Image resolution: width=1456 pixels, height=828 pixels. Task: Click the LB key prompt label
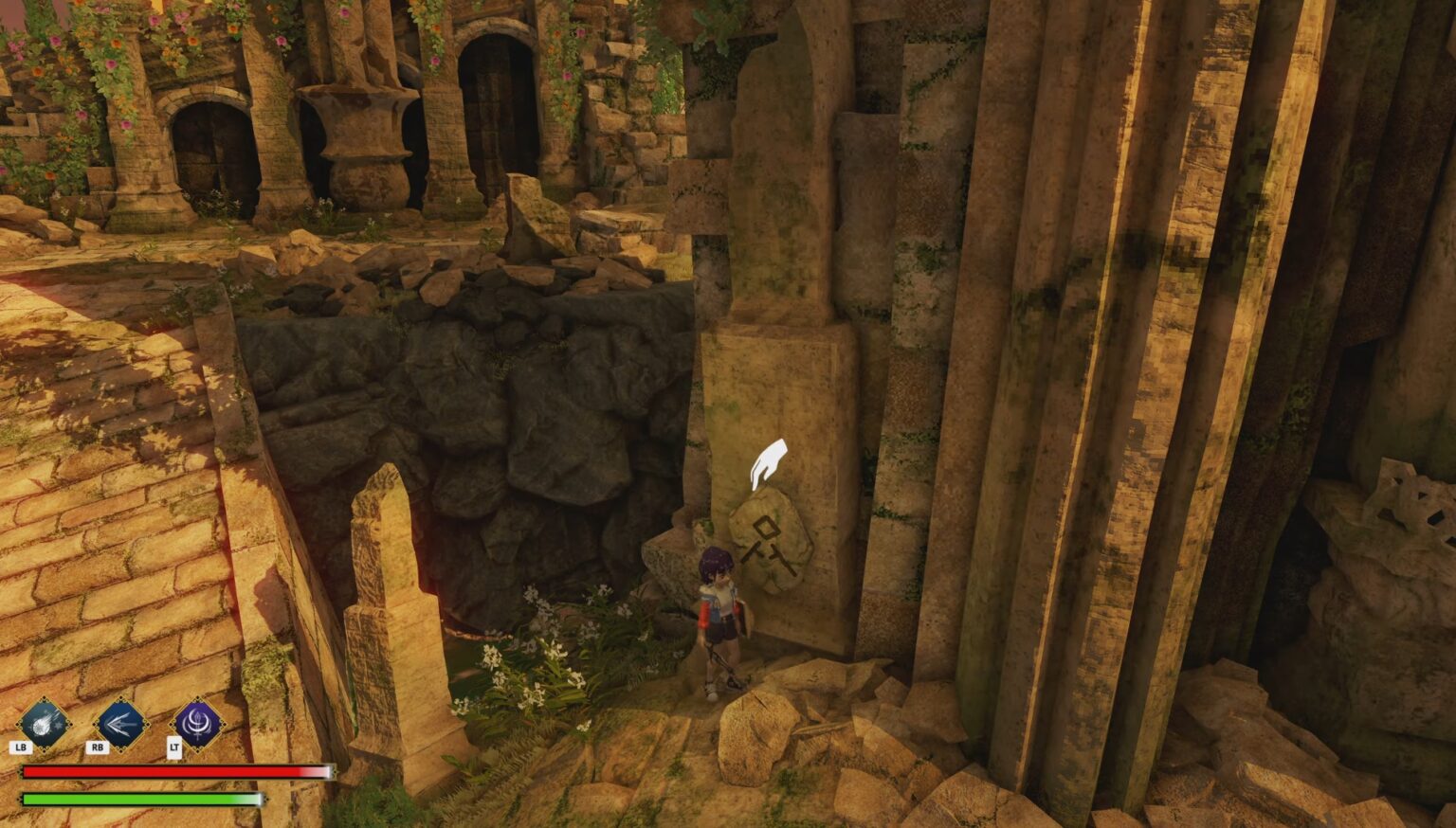coord(19,747)
